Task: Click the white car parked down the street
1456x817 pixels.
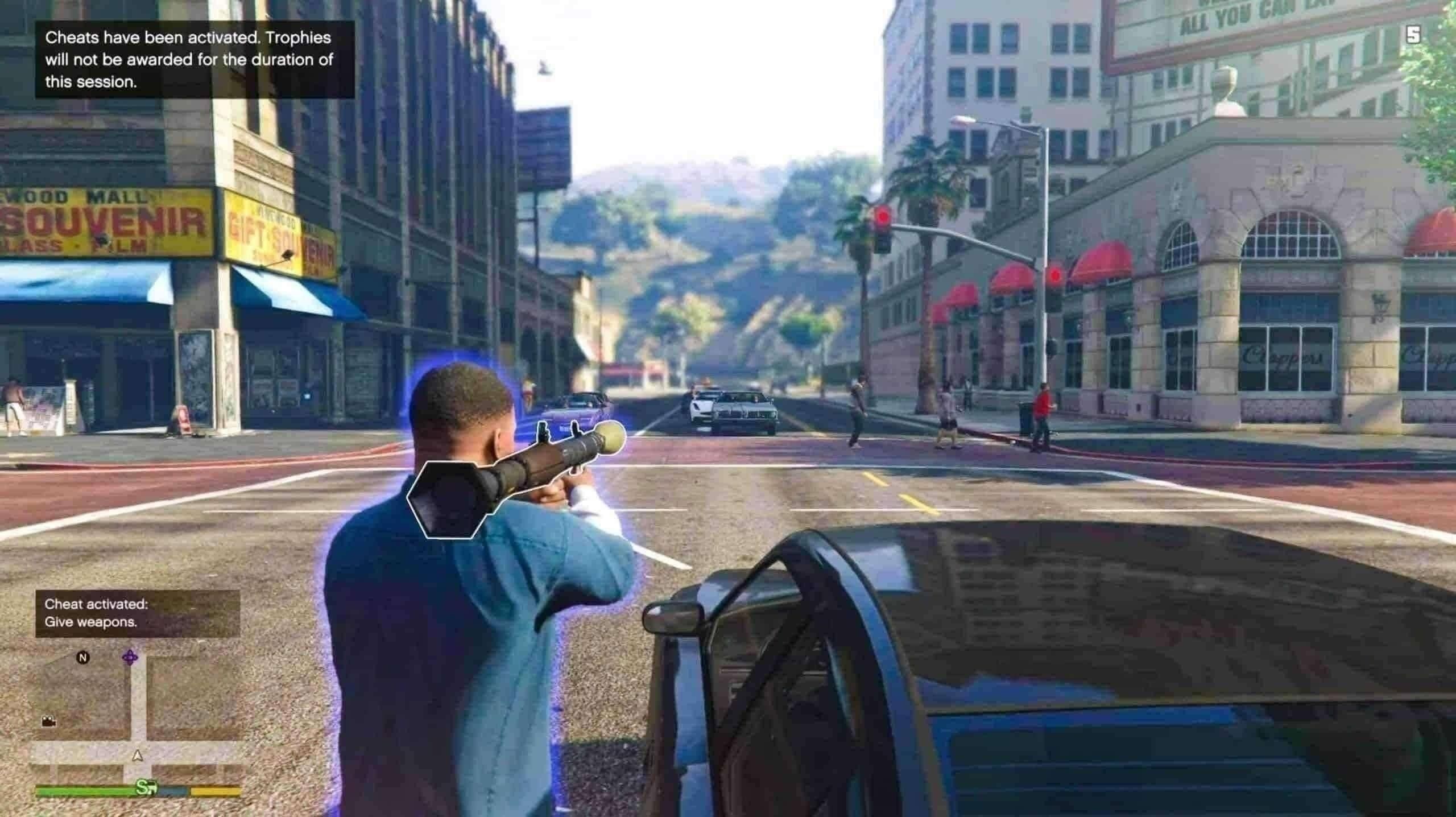Action: [702, 410]
